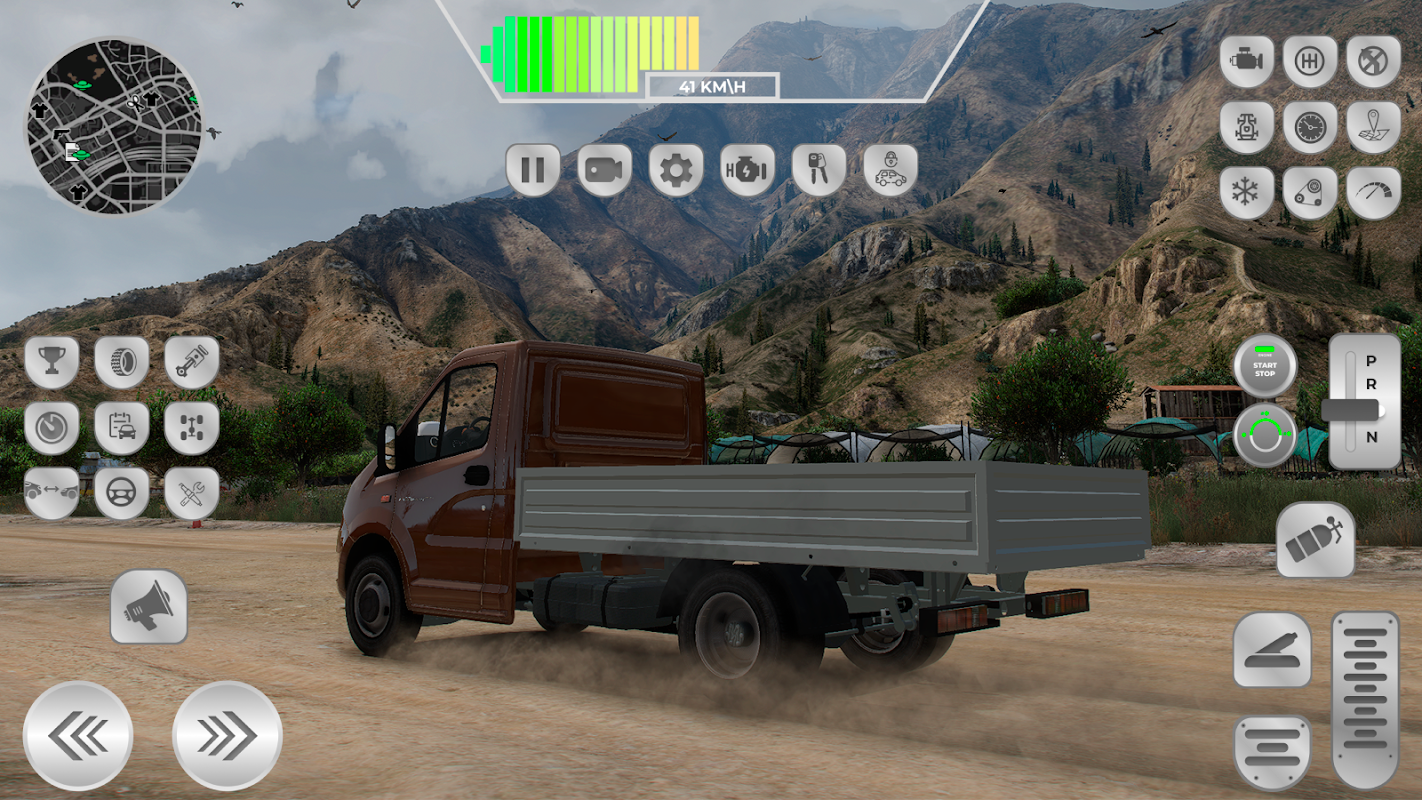Screen dimensions: 1422x800
Task: Open the map pin location button
Action: click(1373, 127)
